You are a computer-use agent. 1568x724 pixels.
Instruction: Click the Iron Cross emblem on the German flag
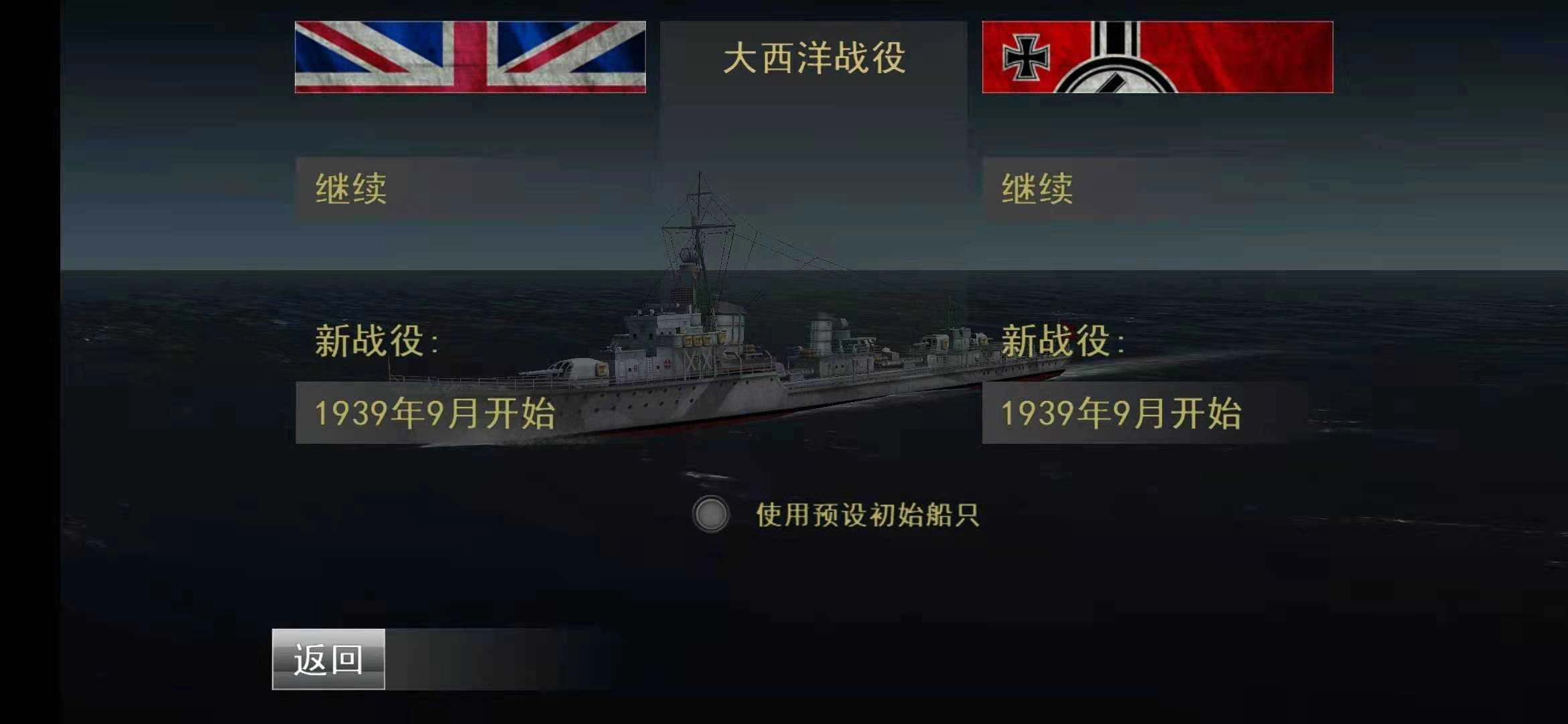pyautogui.click(x=1025, y=57)
